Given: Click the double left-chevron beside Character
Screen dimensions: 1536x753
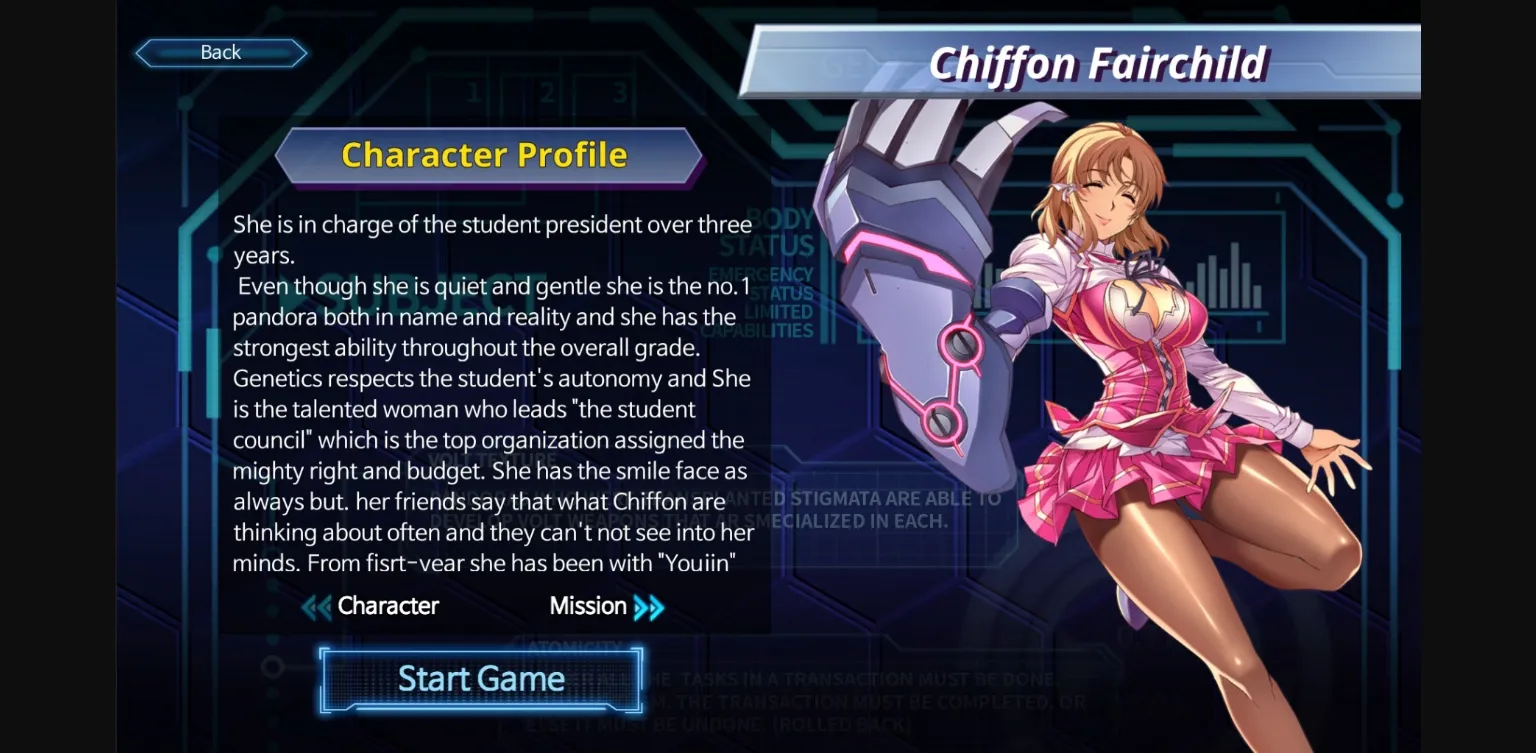Looking at the screenshot, I should click(x=315, y=606).
